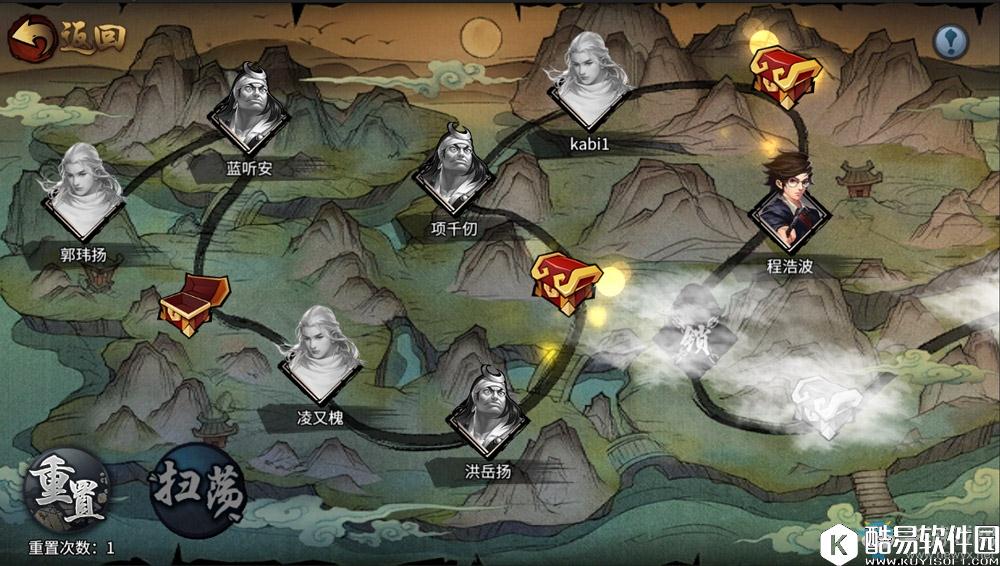Collect the glowing chest between kabi1 and 程浩波
Viewport: 1000px width, 566px height.
point(785,73)
